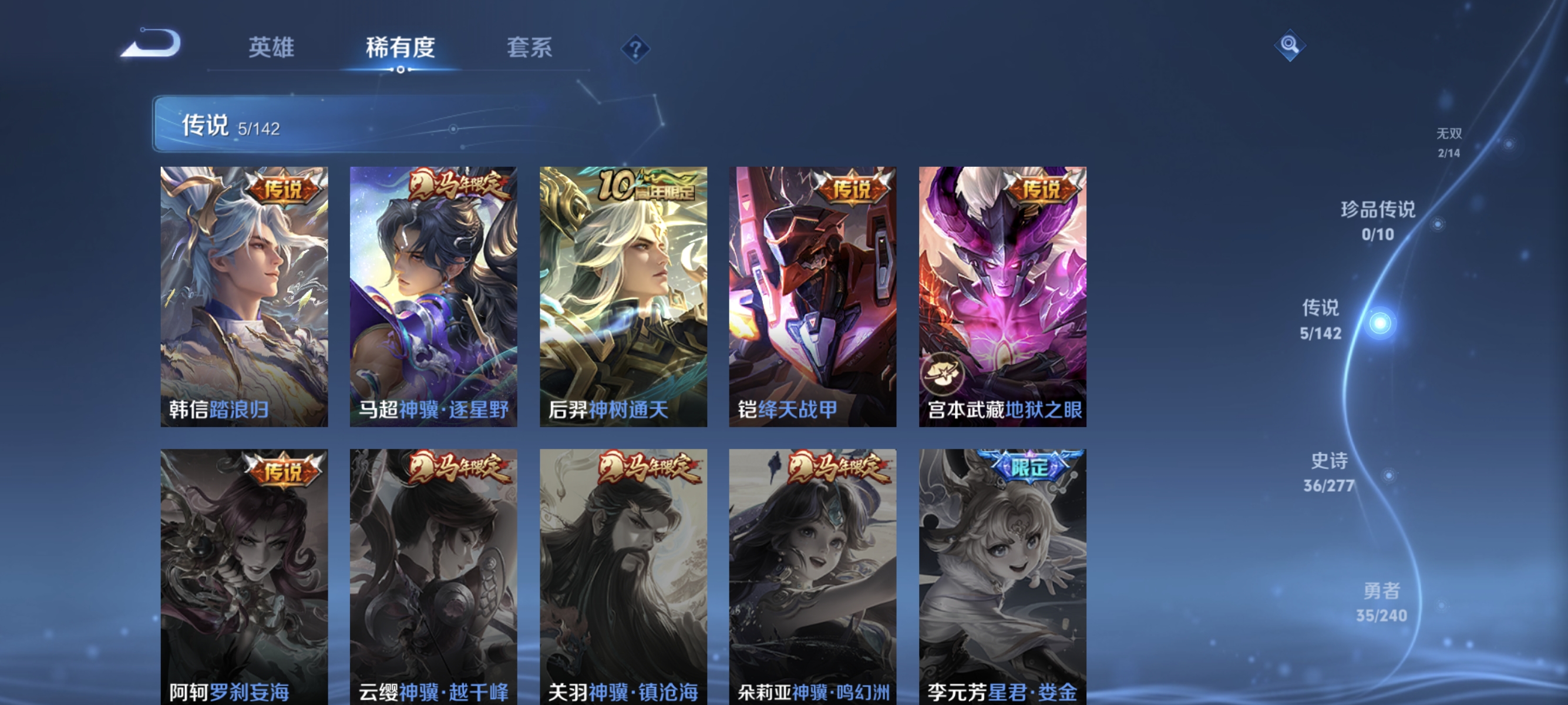Click the magnifier search icon at top right
This screenshot has height=705, width=1568.
pos(1290,45)
